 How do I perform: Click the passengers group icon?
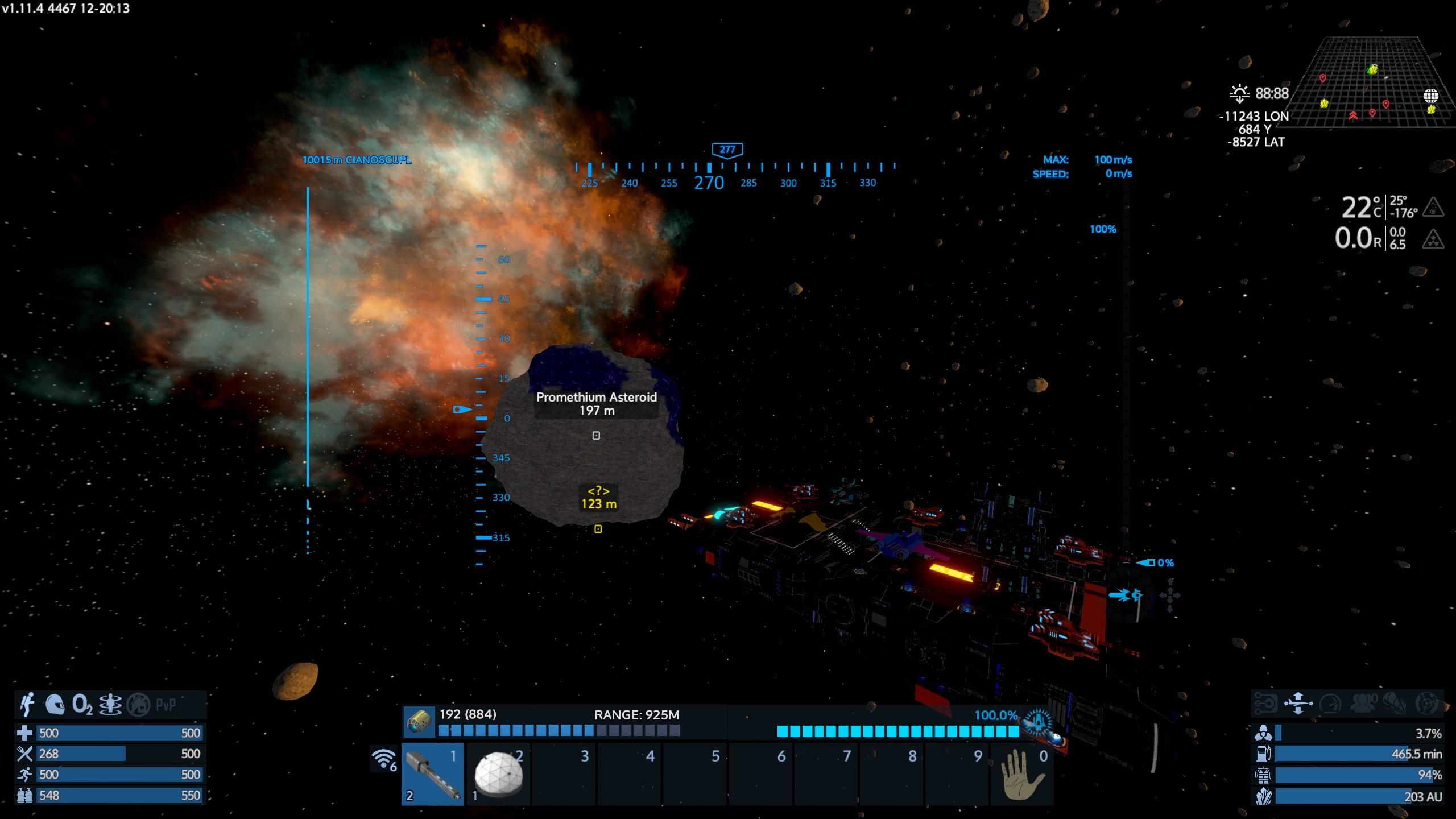click(1362, 704)
